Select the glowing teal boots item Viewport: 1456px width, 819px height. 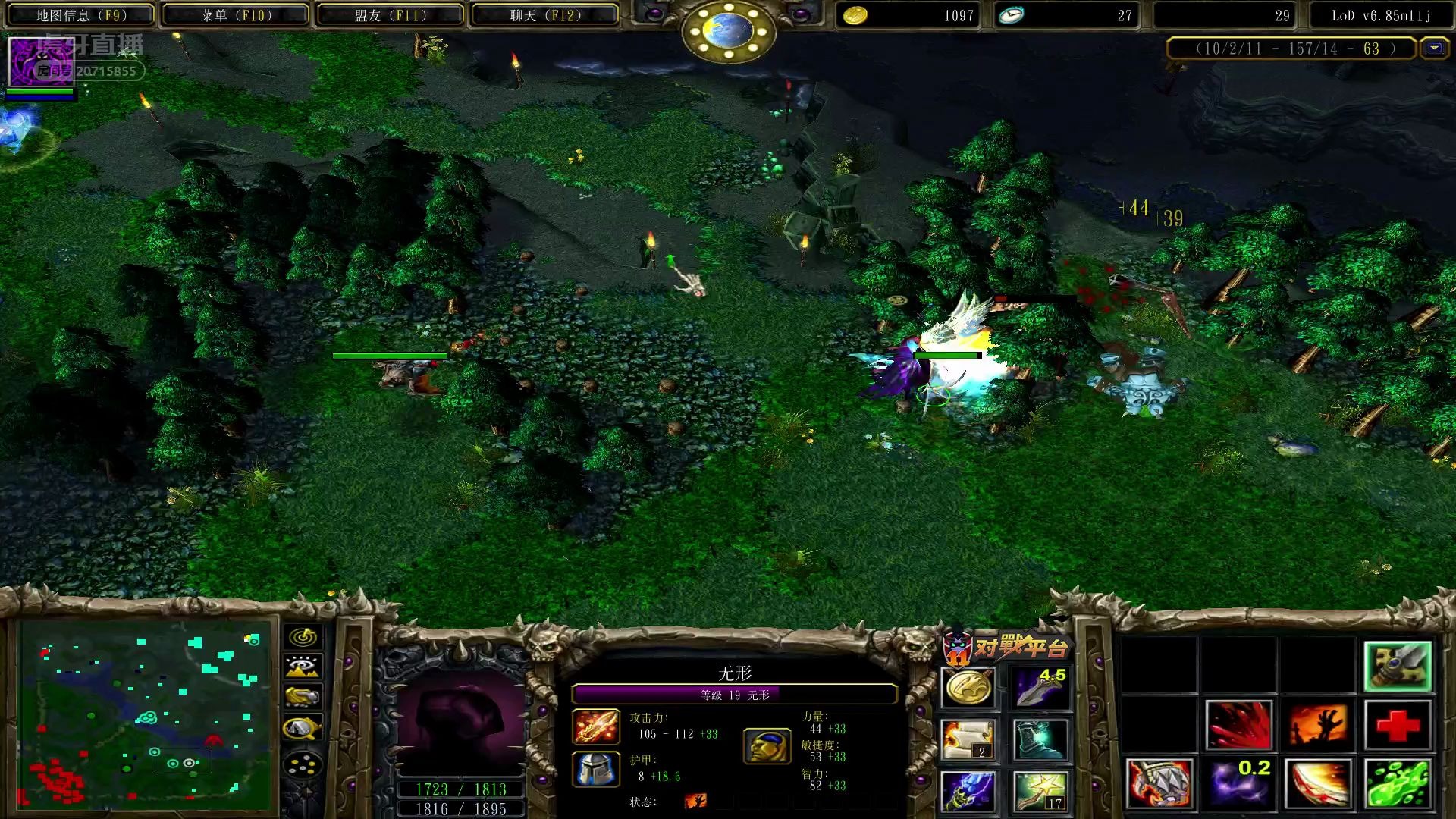(1040, 739)
